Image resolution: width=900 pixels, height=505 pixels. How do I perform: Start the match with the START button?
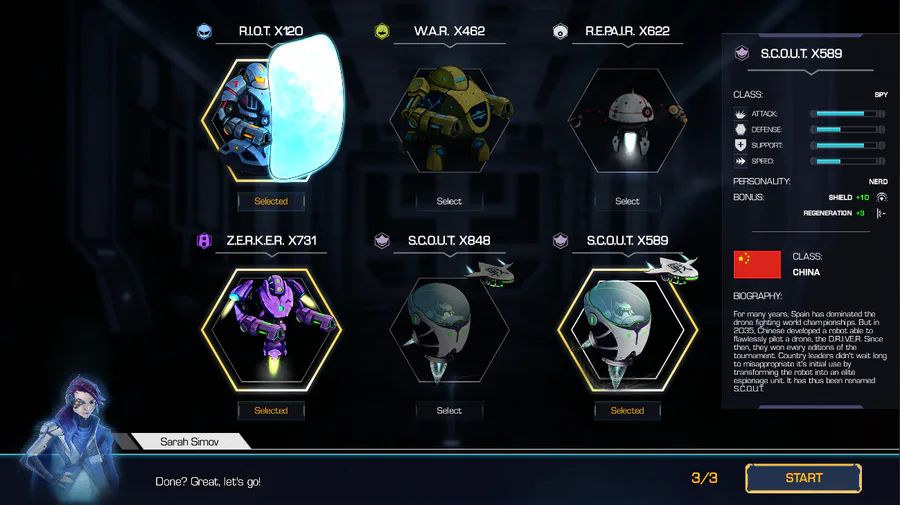point(803,478)
